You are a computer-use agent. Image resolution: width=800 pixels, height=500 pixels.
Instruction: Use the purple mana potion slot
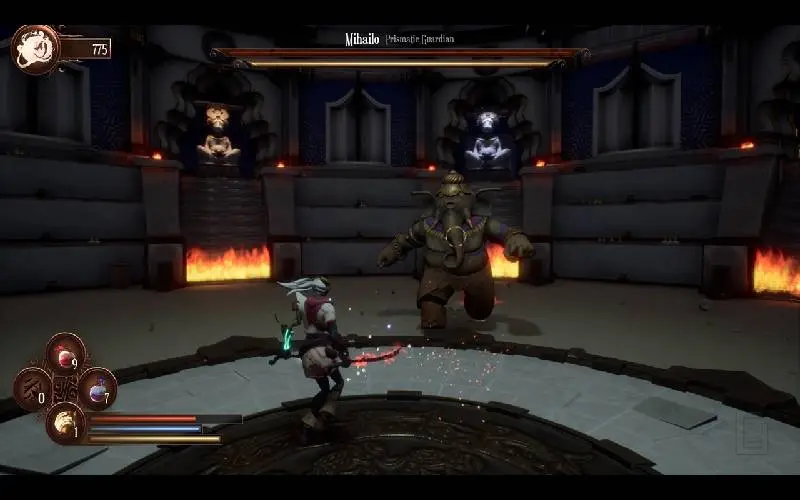click(98, 388)
